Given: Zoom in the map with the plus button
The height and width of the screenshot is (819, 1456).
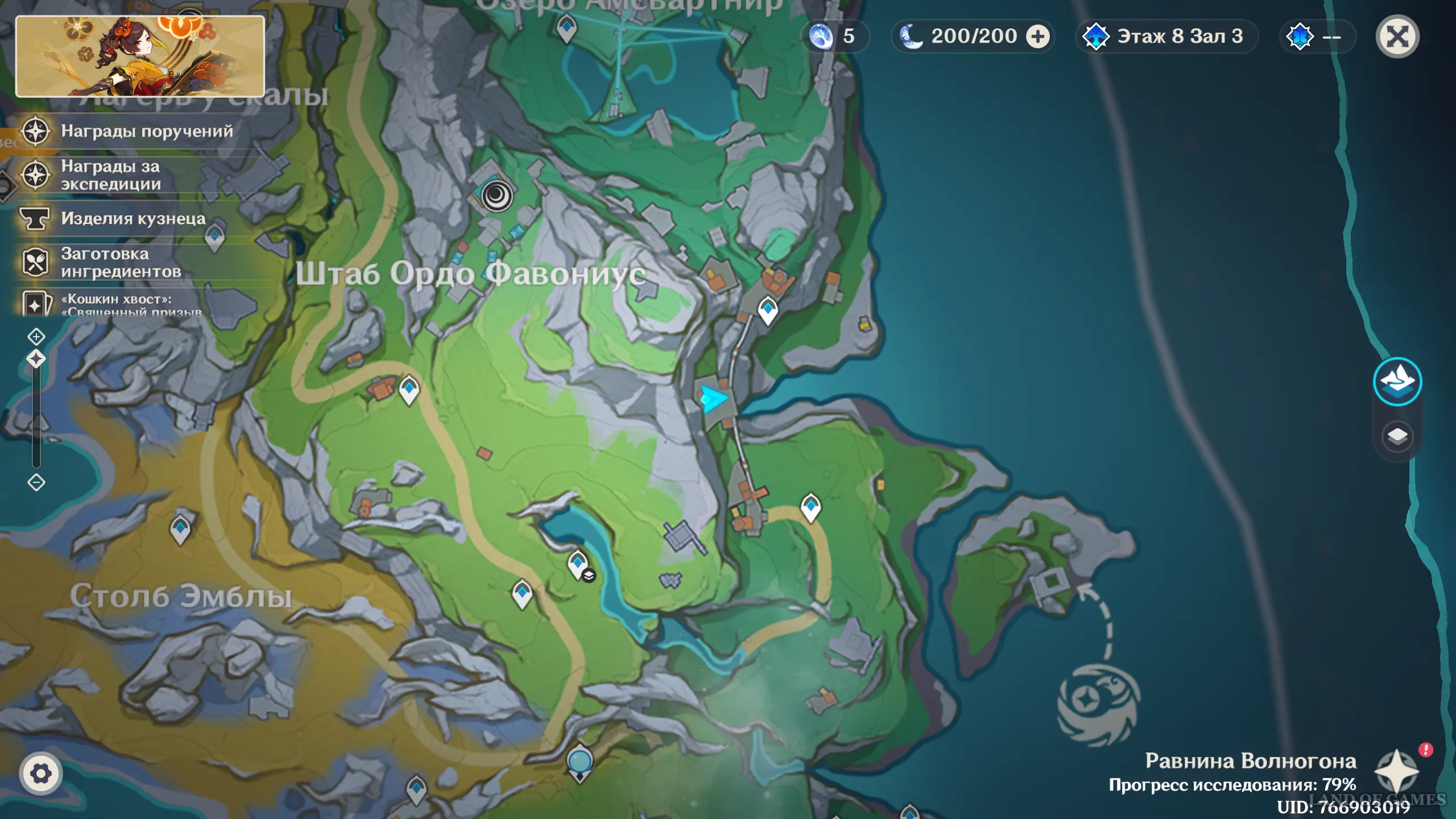Looking at the screenshot, I should 36,337.
